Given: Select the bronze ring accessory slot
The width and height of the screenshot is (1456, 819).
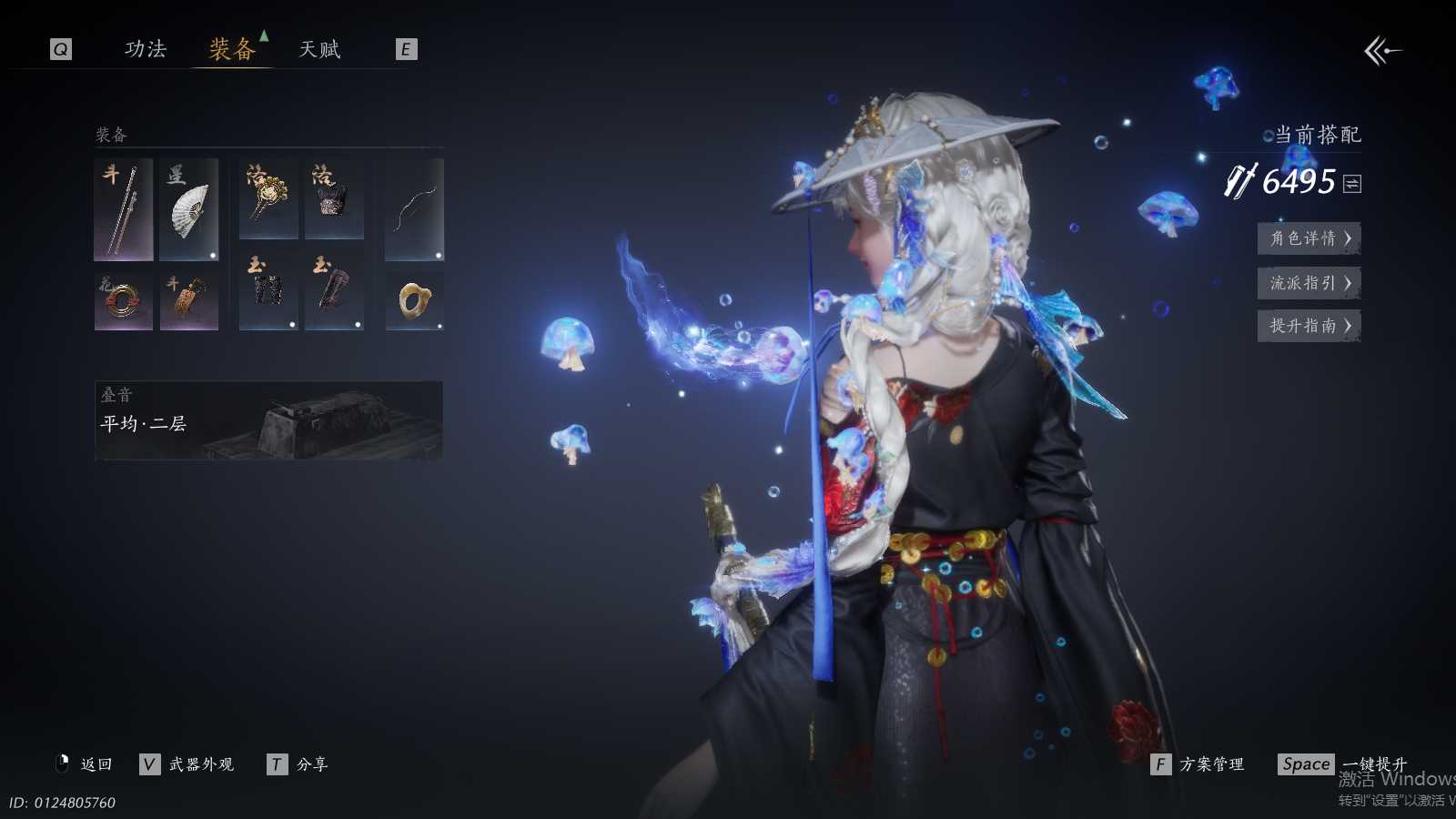Looking at the screenshot, I should (x=123, y=300).
